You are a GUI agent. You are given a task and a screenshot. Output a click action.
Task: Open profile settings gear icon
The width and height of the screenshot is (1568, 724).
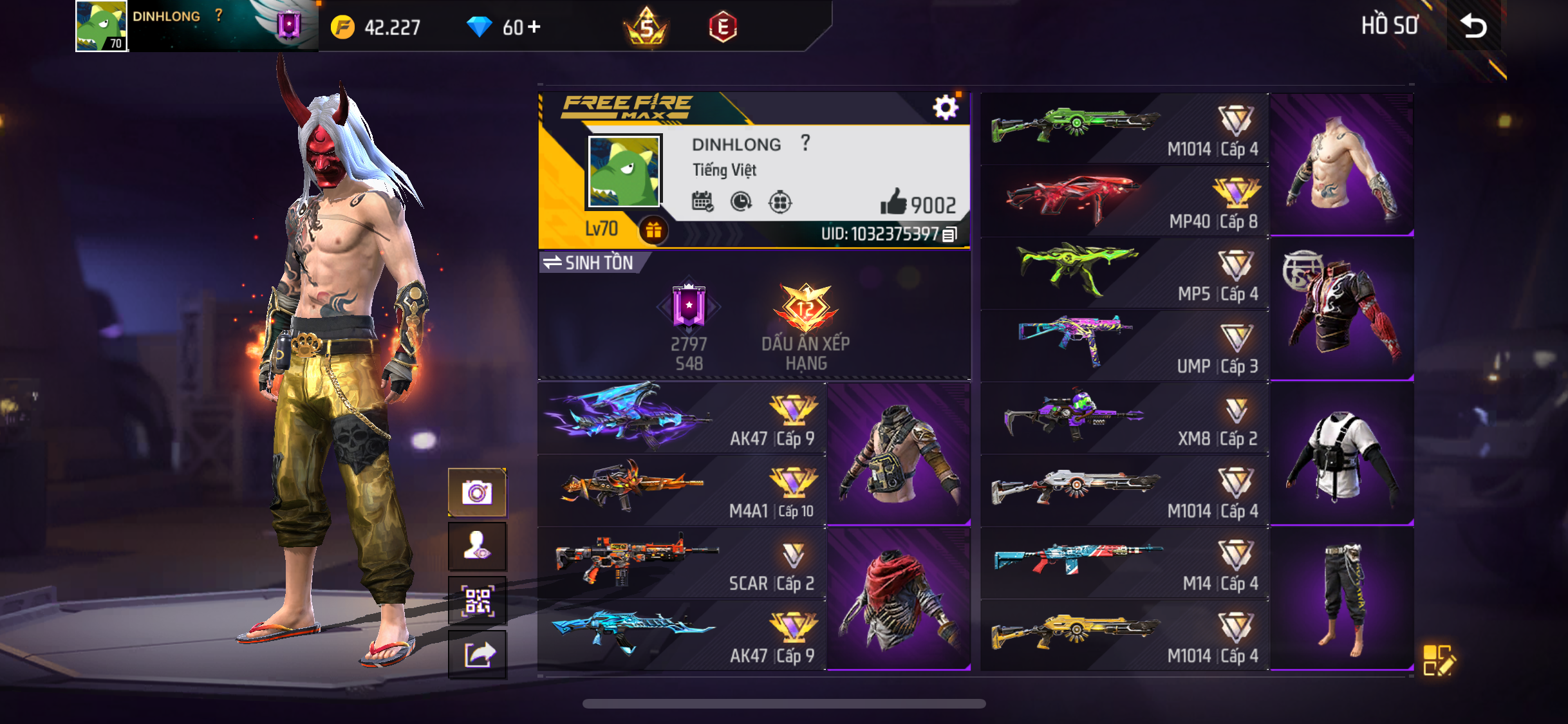tap(945, 108)
